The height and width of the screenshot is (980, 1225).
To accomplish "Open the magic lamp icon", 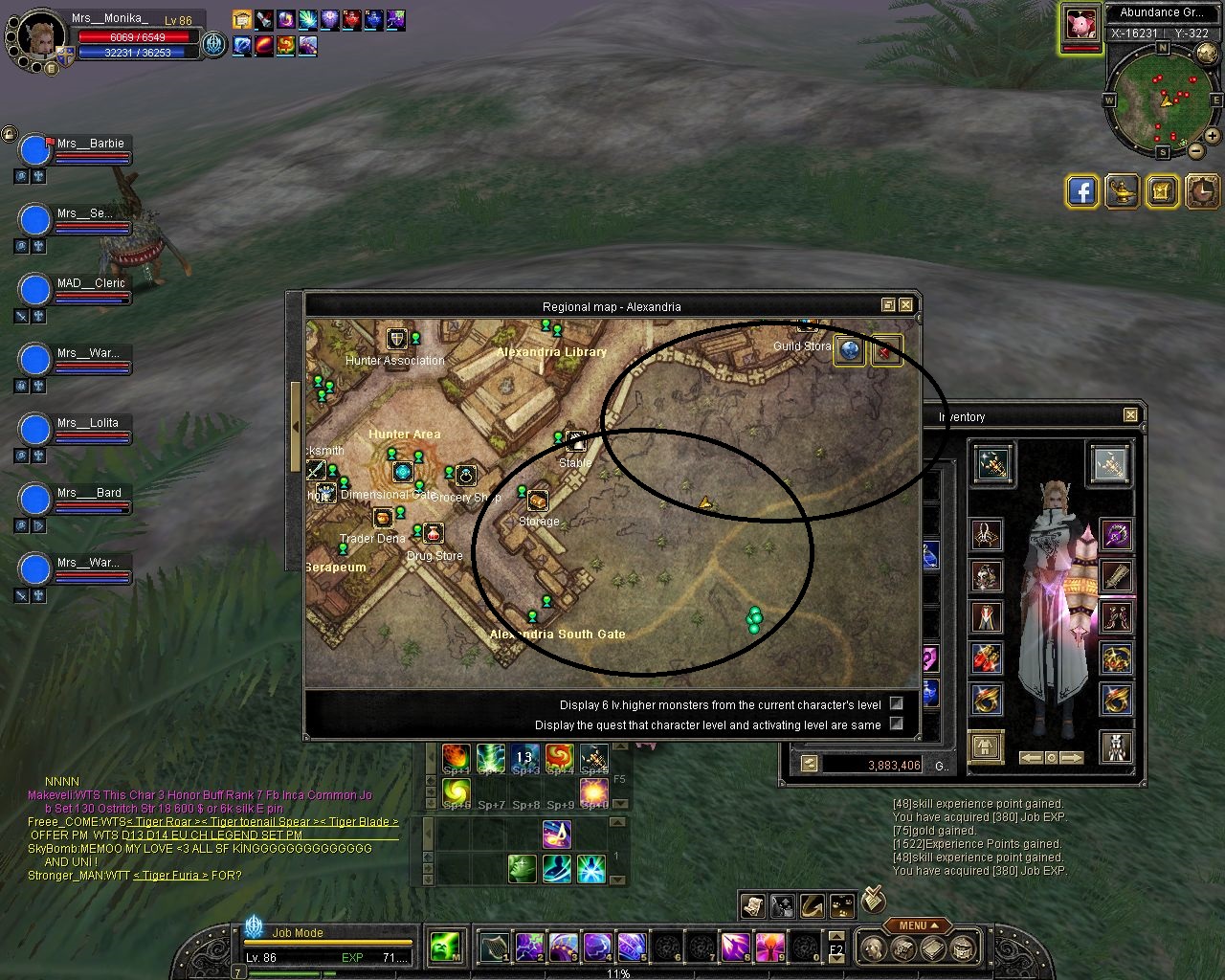I will 1123,191.
